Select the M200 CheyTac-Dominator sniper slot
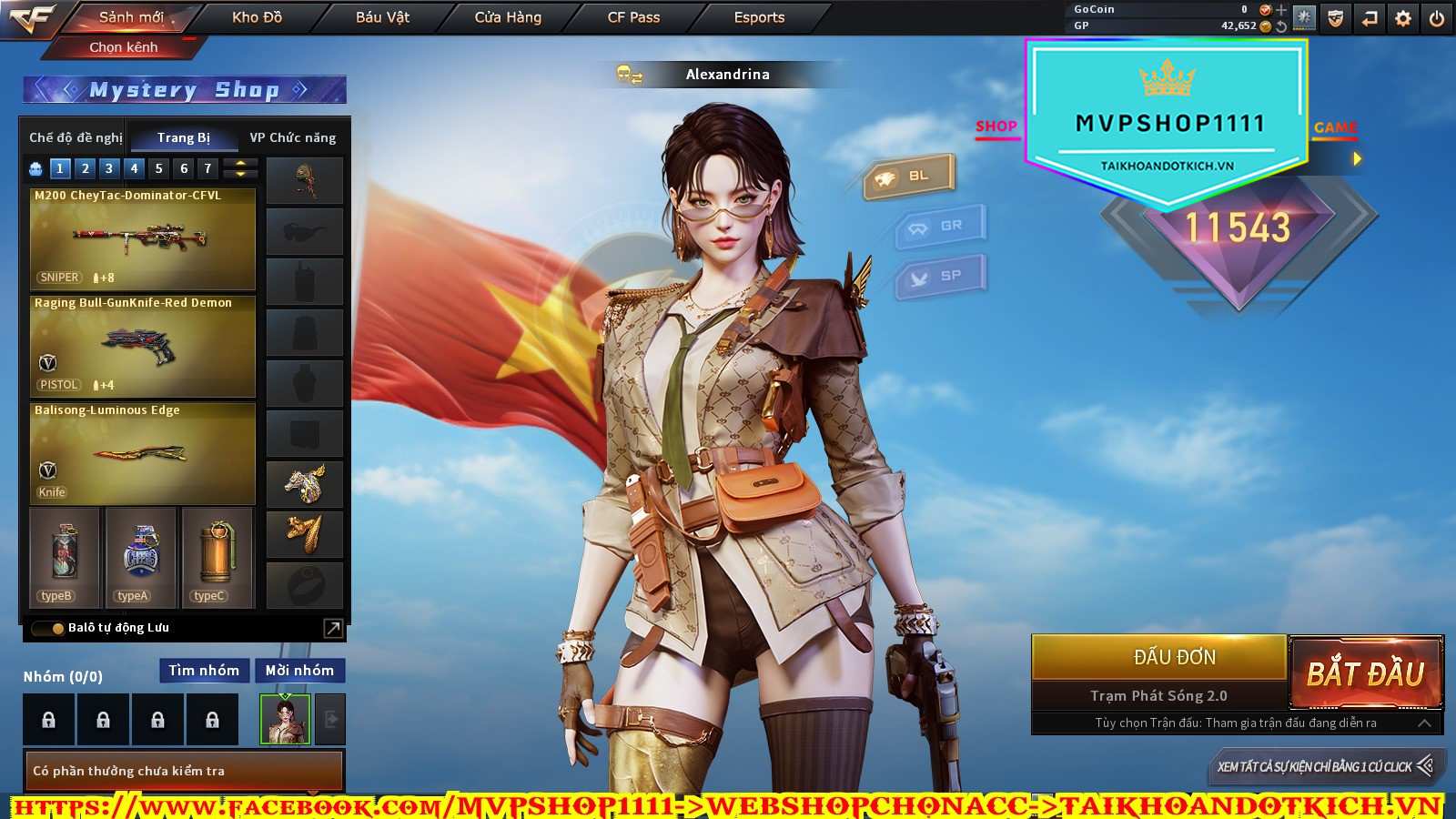The image size is (1456, 819). [143, 238]
